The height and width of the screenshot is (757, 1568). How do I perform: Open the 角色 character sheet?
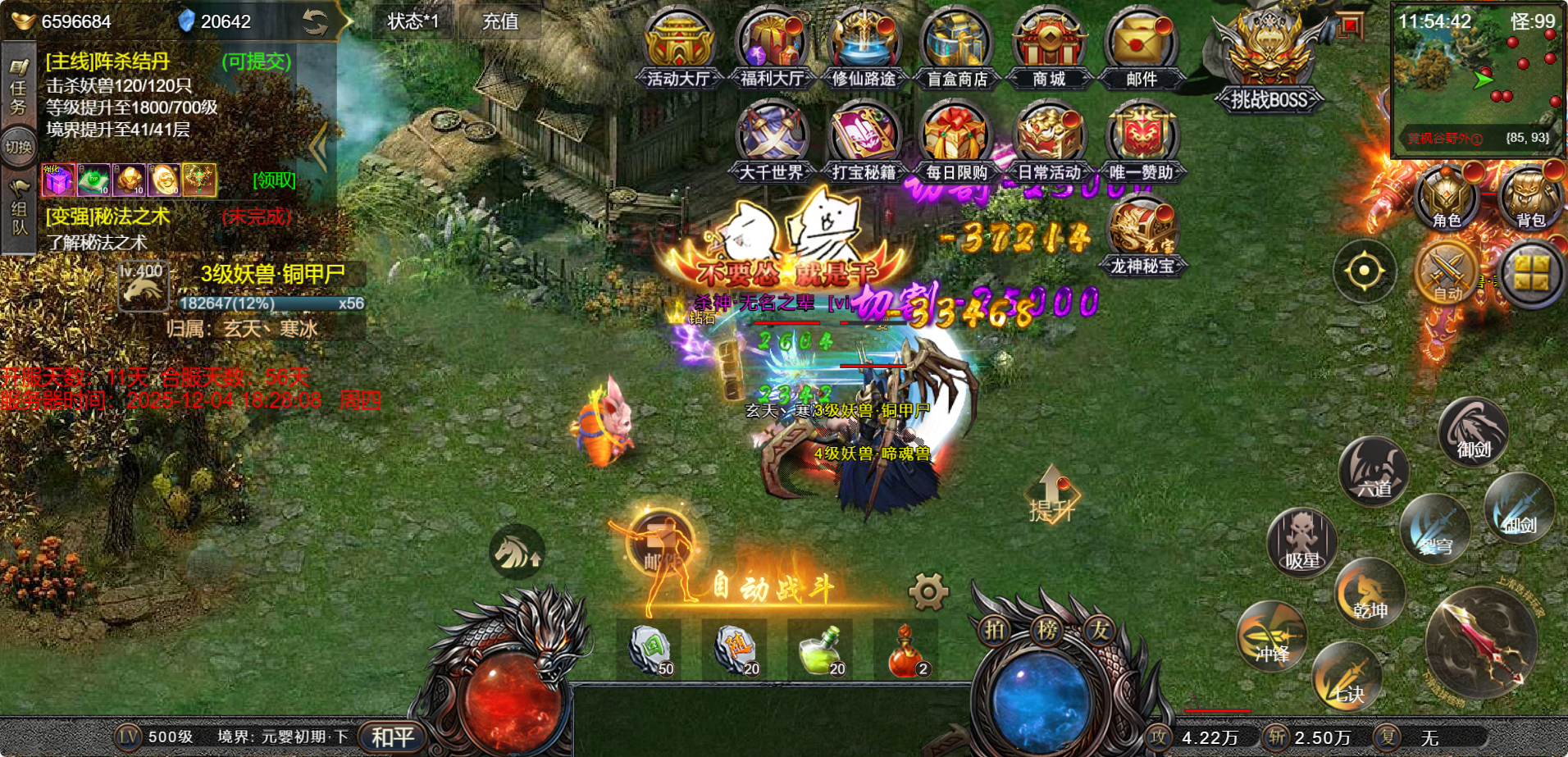[x=1446, y=198]
